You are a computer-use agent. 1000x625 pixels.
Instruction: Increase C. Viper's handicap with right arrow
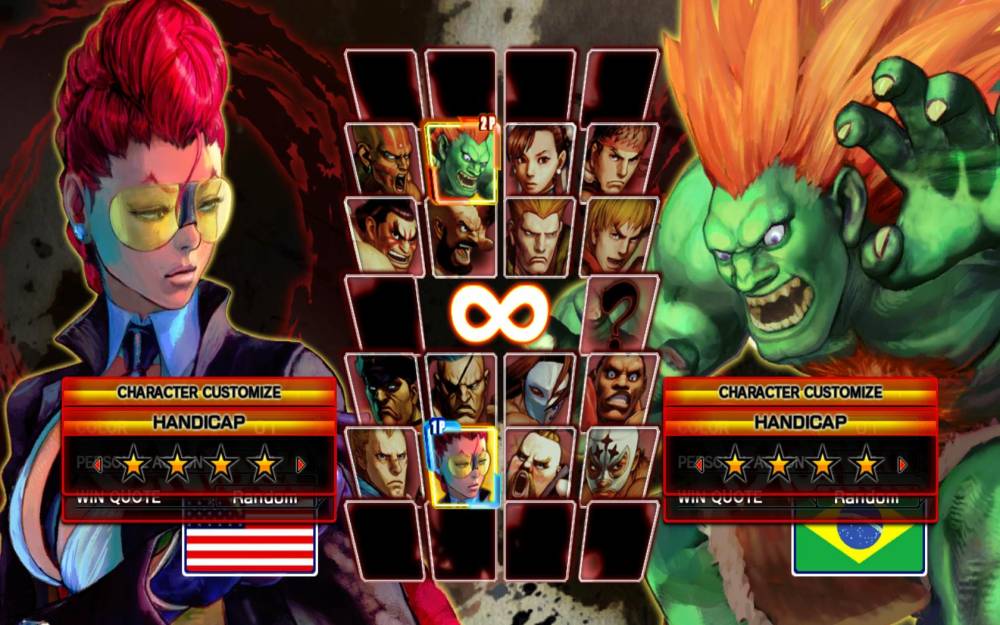(x=301, y=464)
